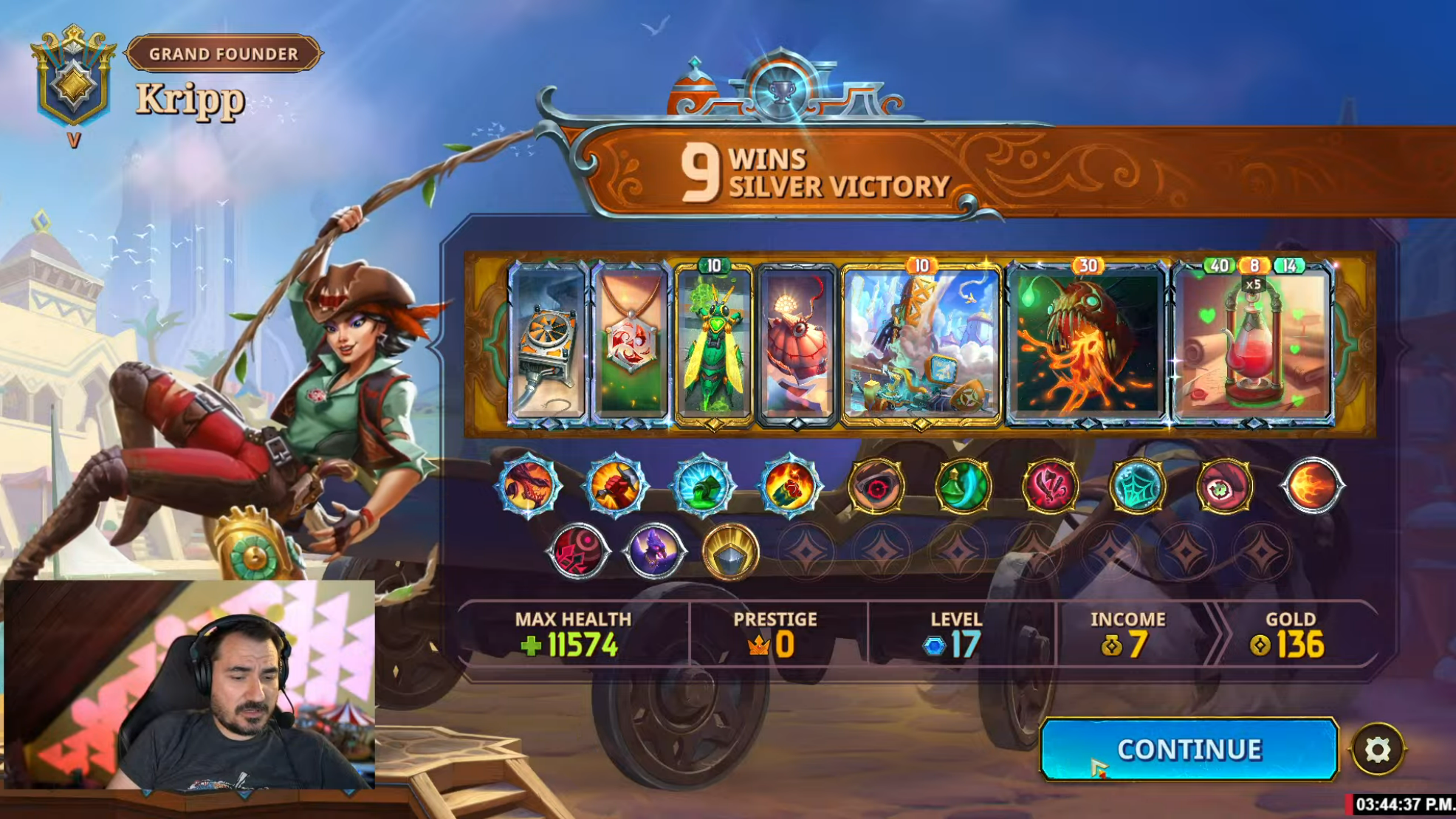View the golden diamond shield skill
This screenshot has width=1456, height=819.
click(730, 551)
